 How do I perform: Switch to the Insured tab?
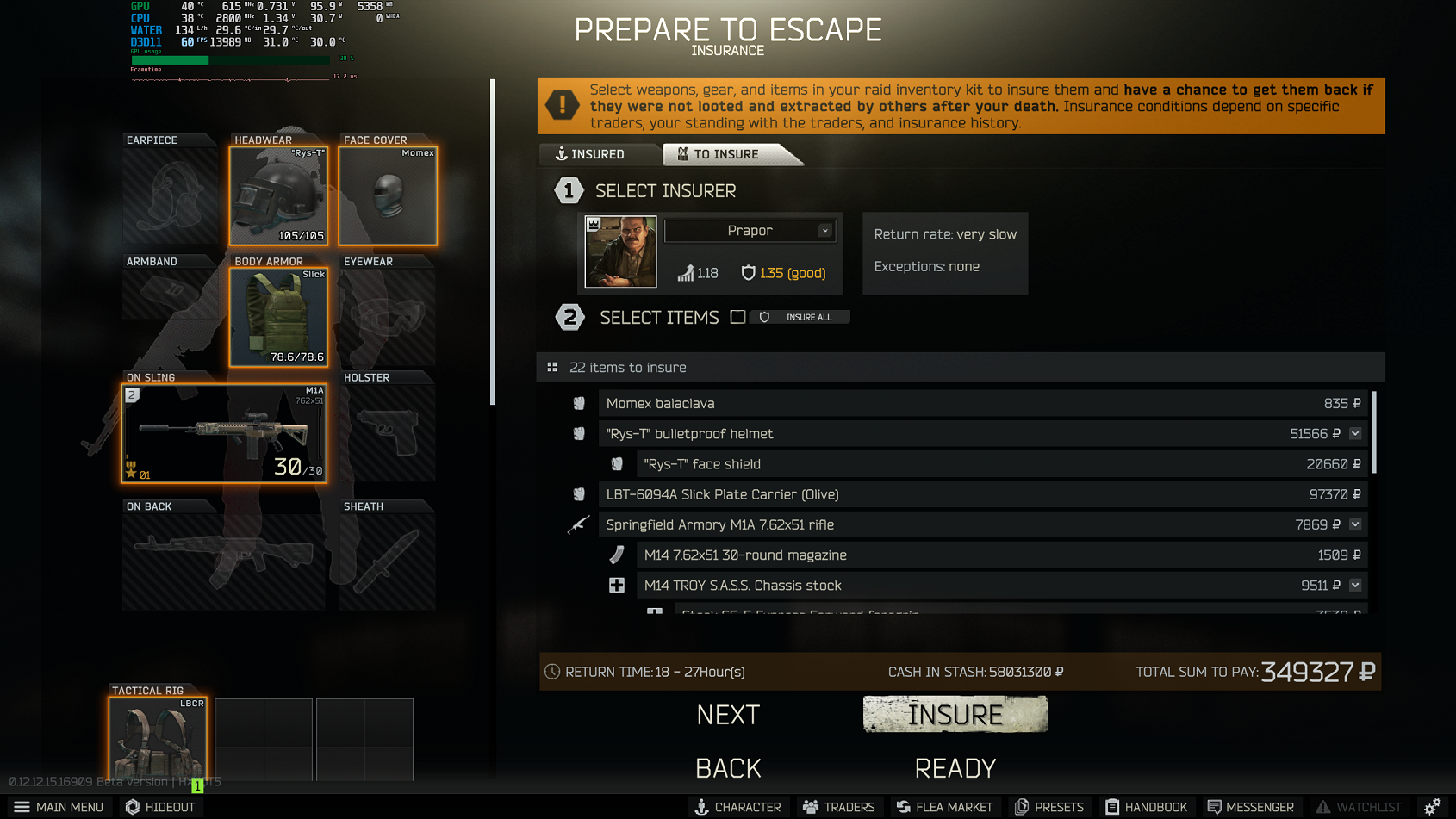point(599,154)
